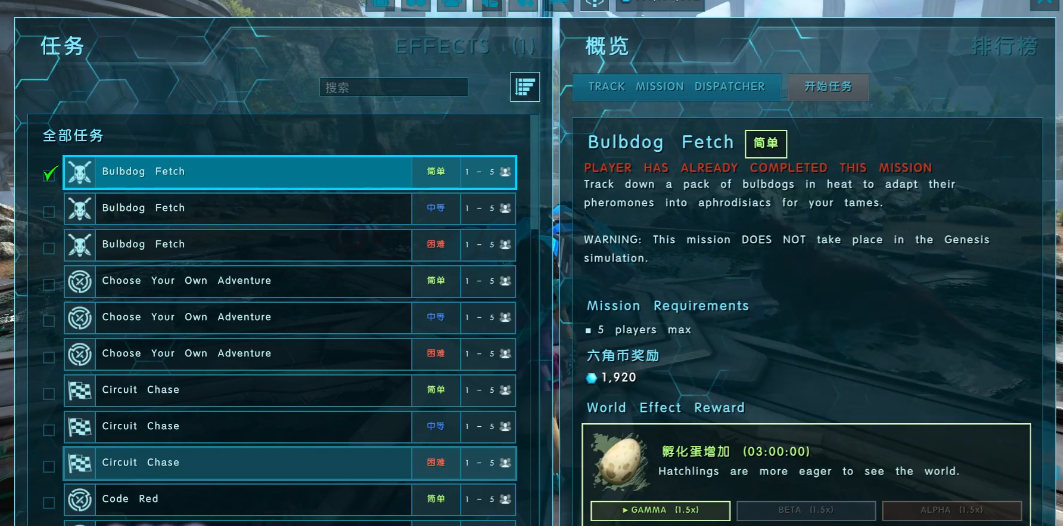
Task: Select the Circuit Chase 困难 mission row
Action: click(240, 463)
